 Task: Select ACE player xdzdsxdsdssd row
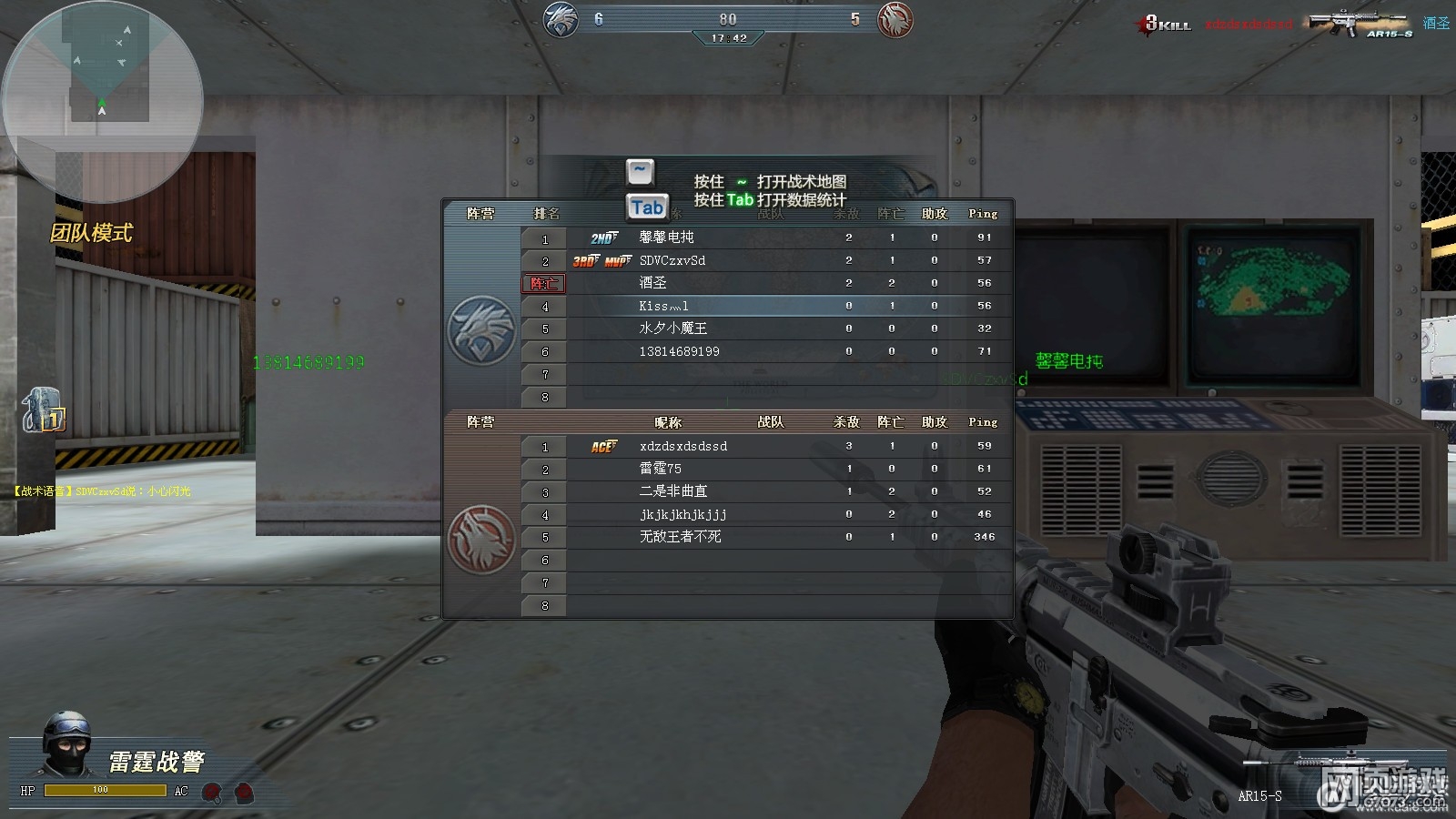point(682,446)
